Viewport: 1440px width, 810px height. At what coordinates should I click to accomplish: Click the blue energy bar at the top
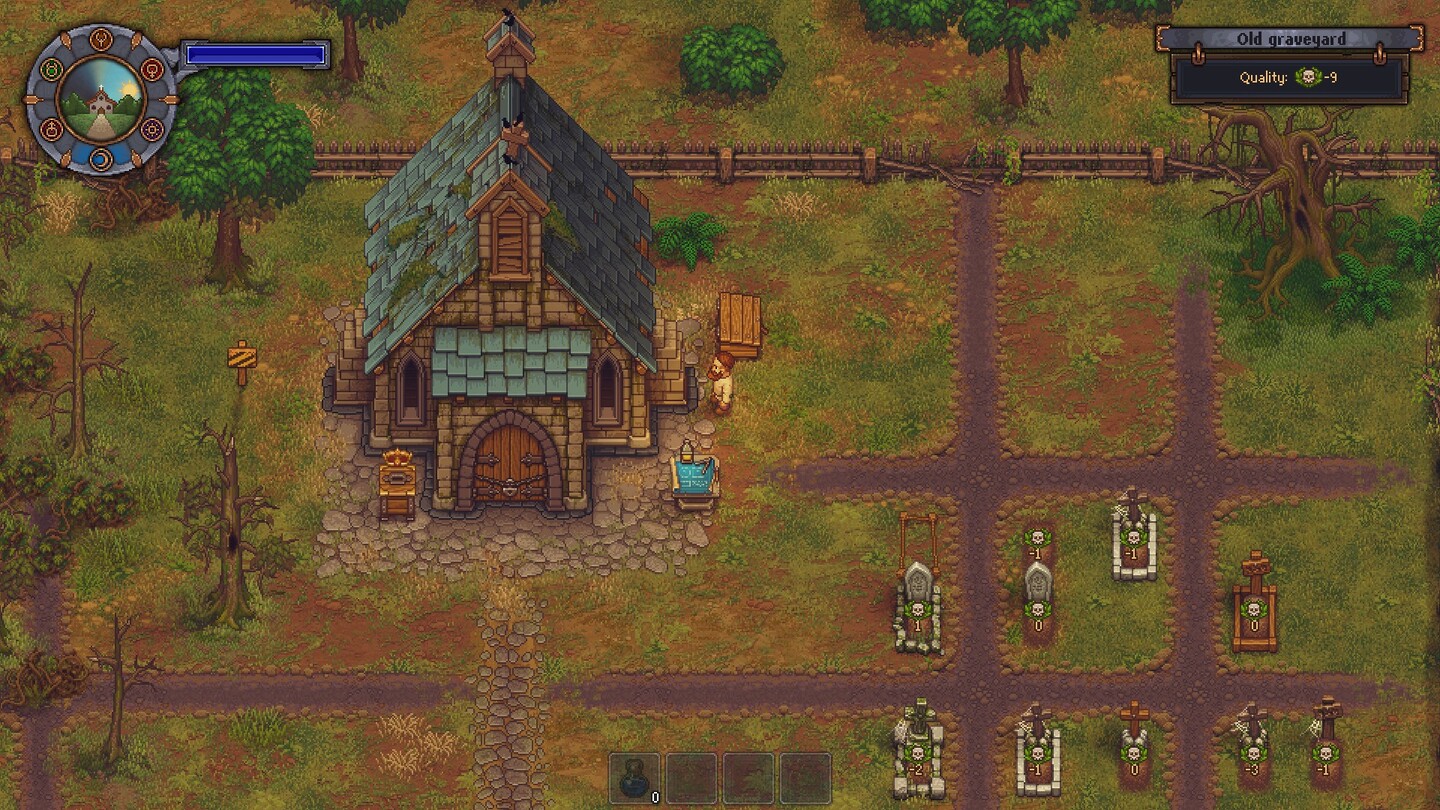pos(255,56)
